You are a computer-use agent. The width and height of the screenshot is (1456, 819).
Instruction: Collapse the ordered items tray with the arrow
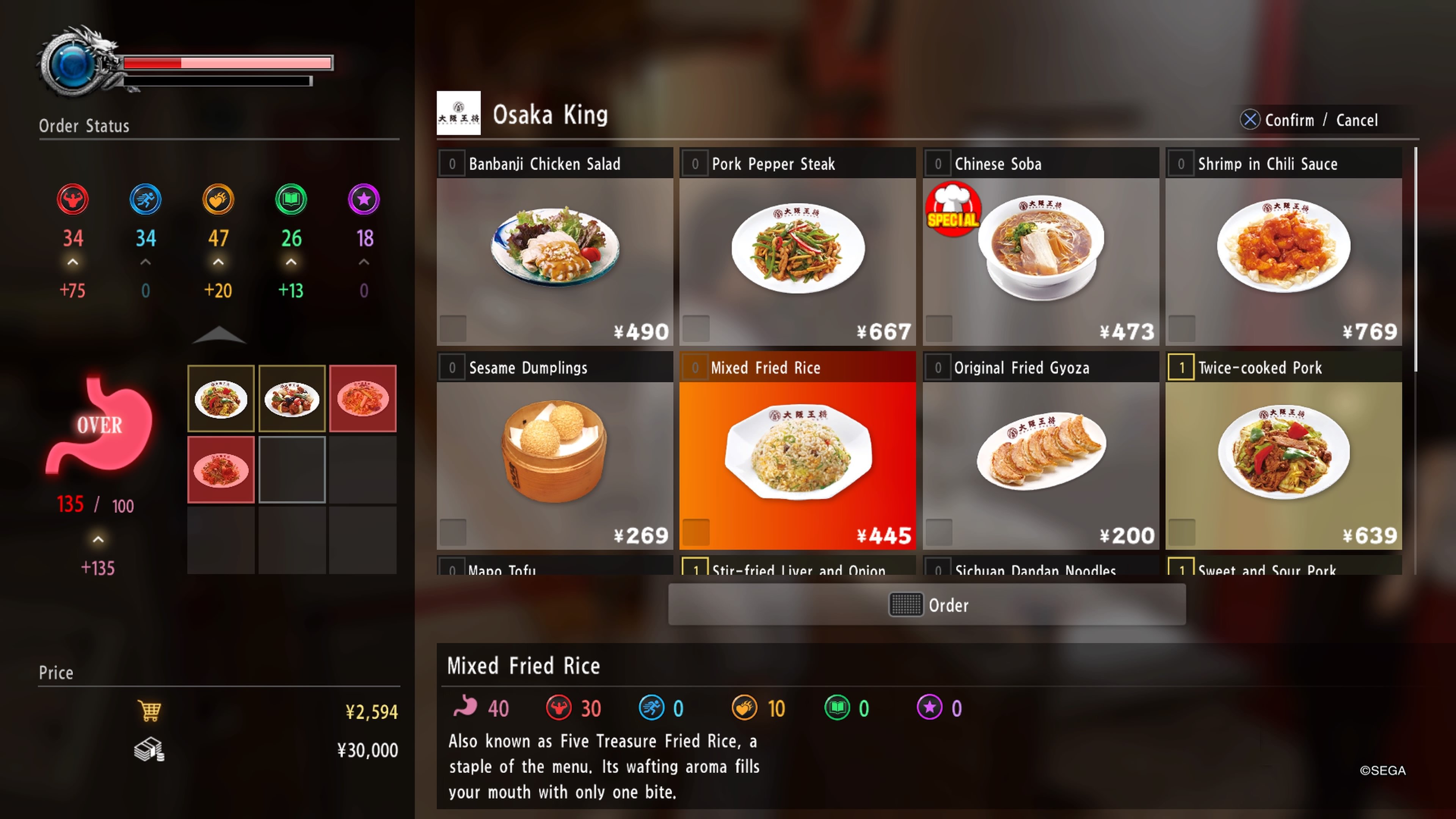(x=219, y=335)
